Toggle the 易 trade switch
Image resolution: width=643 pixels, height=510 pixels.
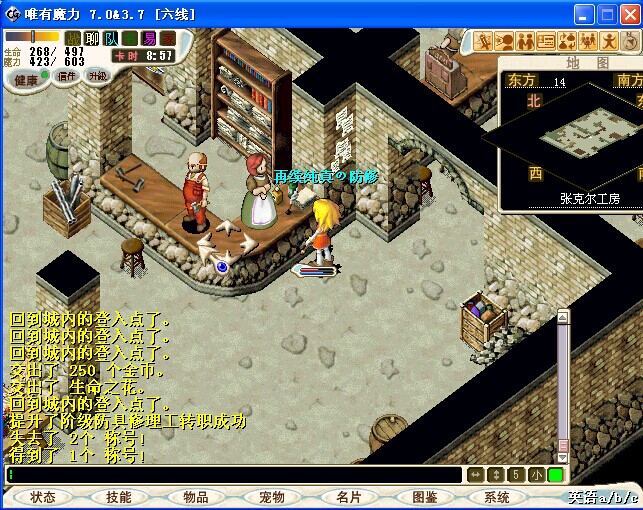click(149, 38)
